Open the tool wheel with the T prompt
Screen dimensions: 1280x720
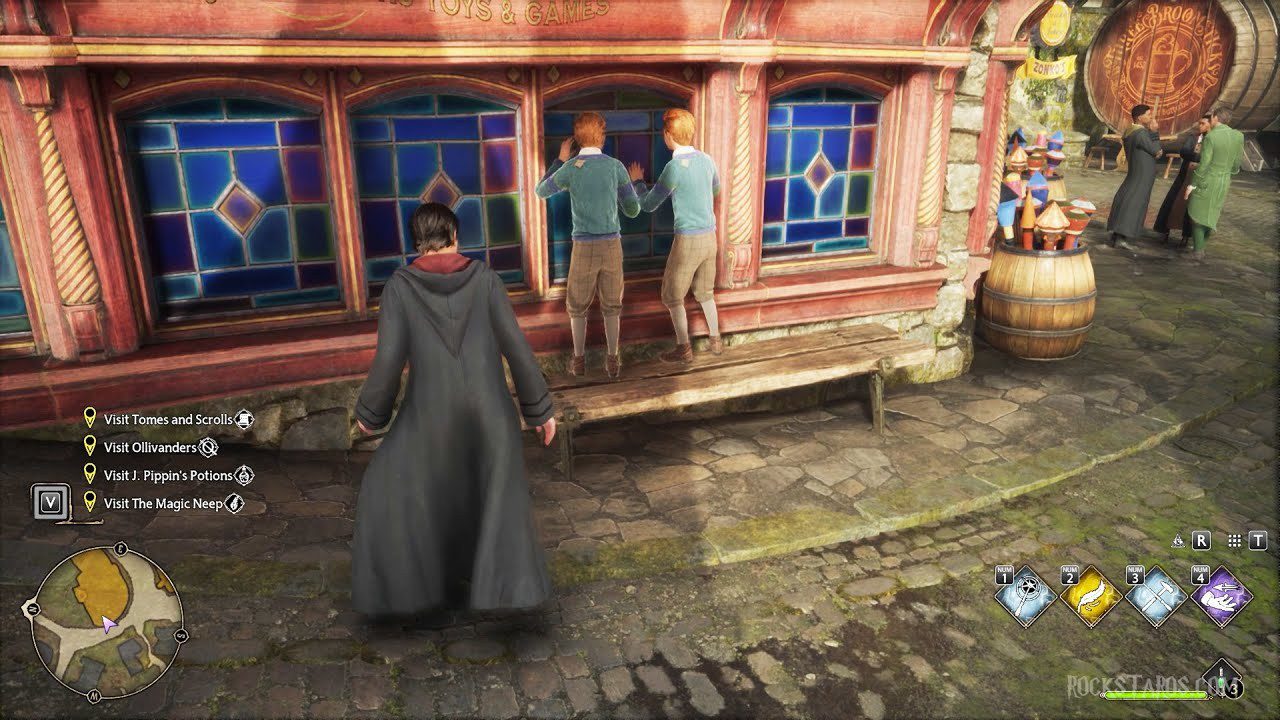(x=1258, y=542)
